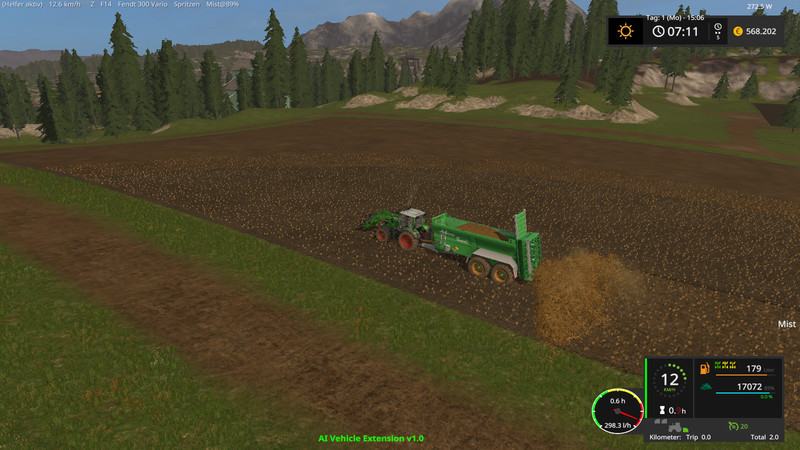Click the fuel pump icon
The height and width of the screenshot is (450, 800).
click(706, 369)
